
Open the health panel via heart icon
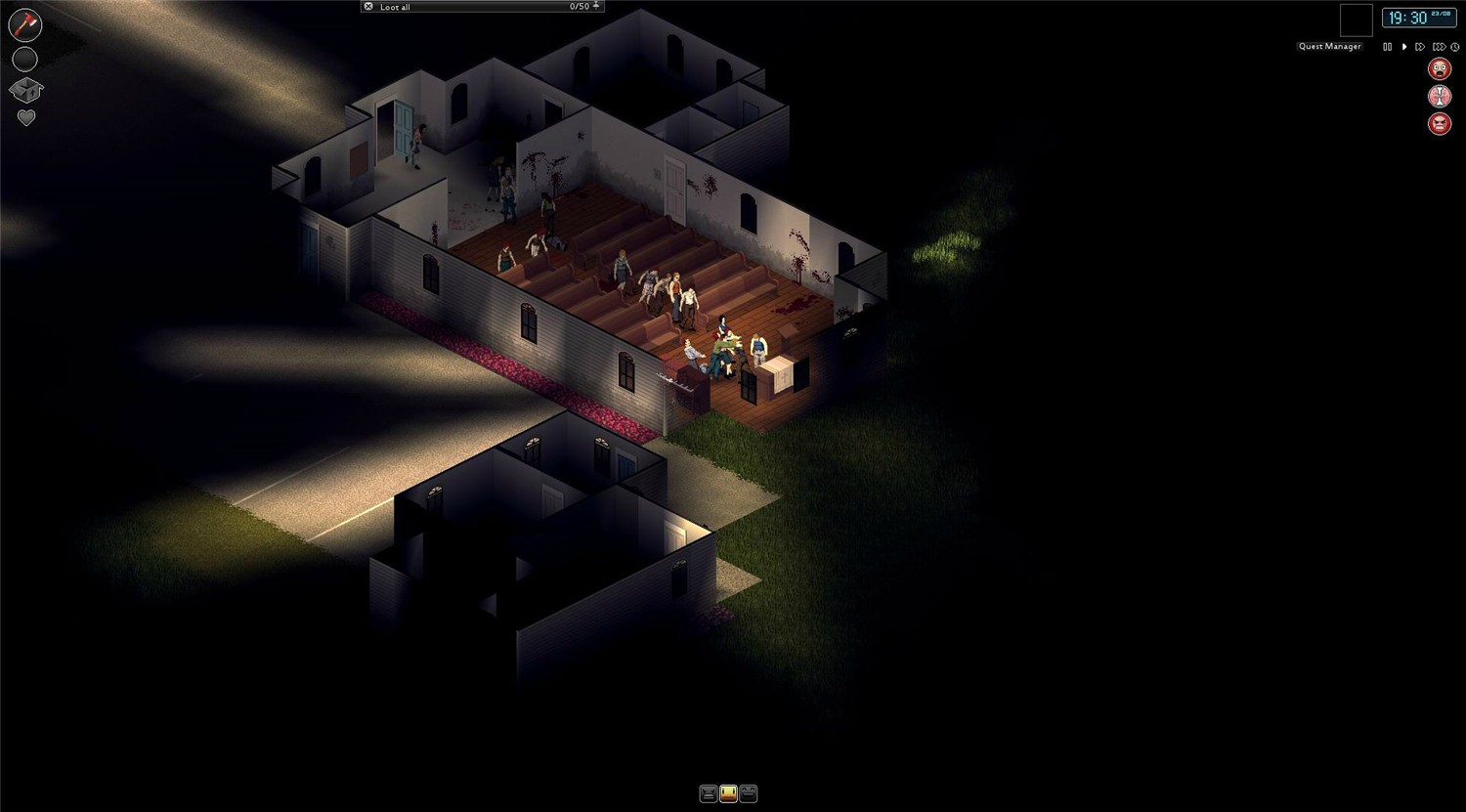(x=24, y=116)
